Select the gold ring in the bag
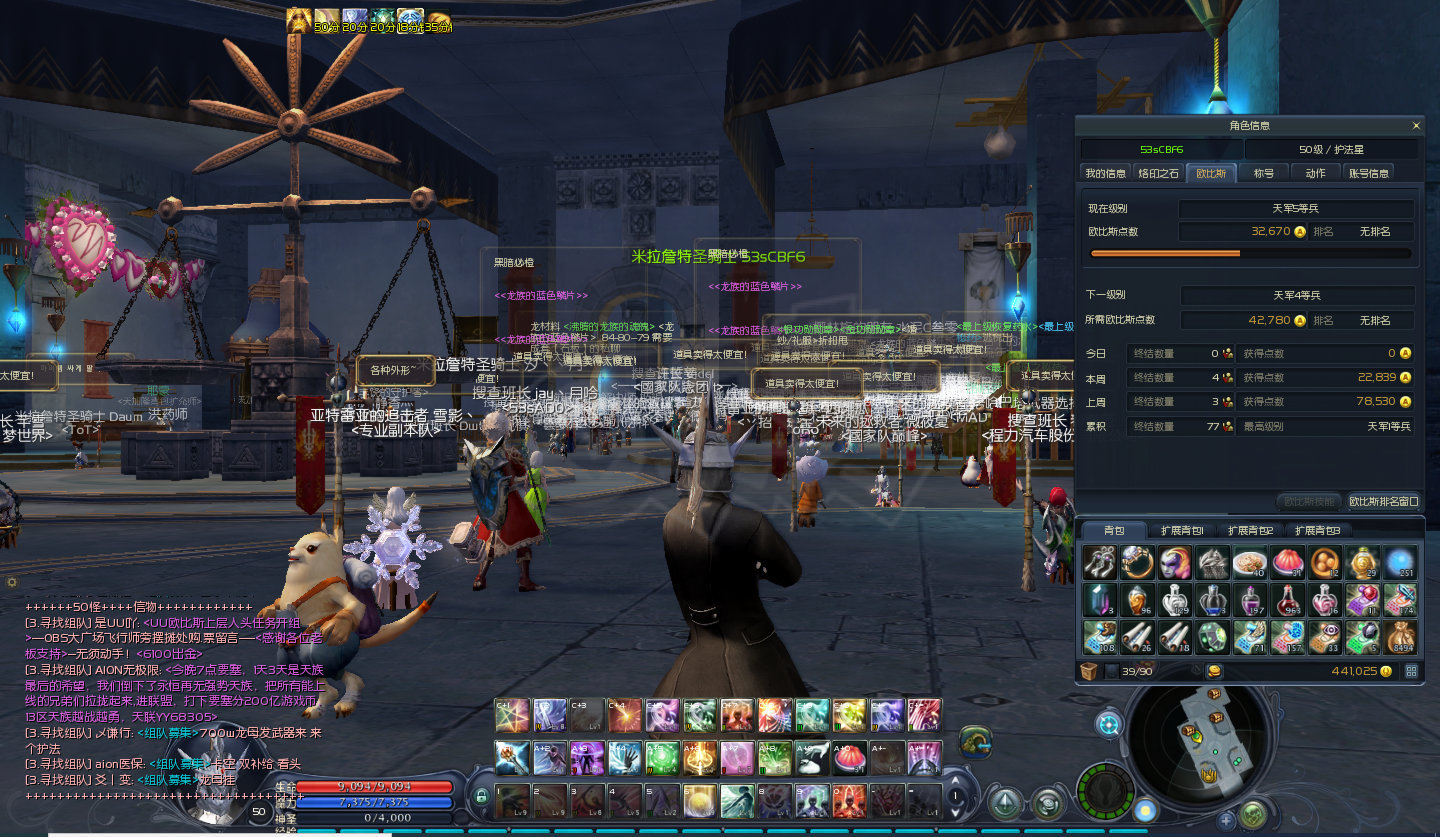1440x837 pixels. (1138, 563)
